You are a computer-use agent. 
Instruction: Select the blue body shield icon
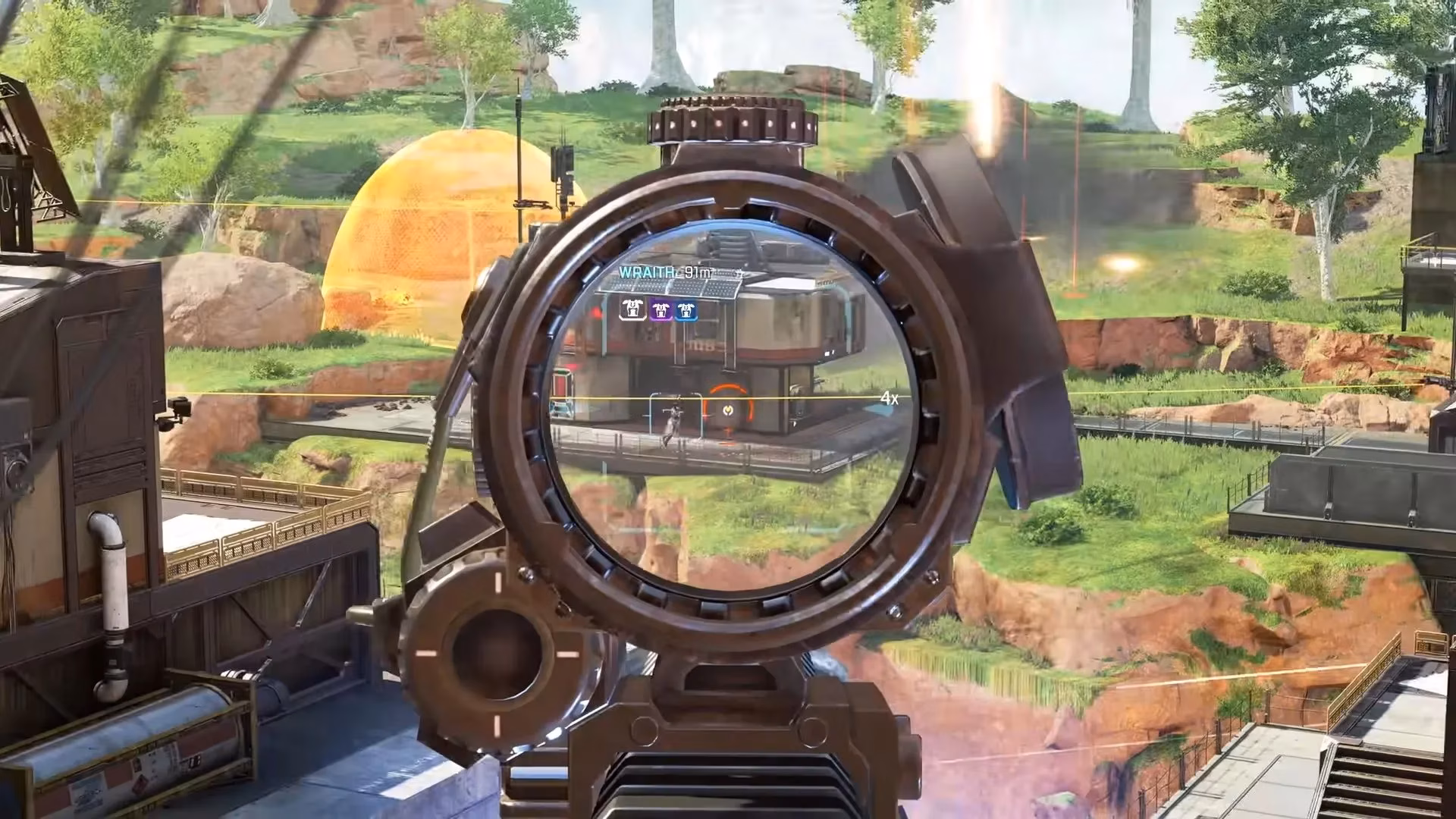click(x=686, y=309)
